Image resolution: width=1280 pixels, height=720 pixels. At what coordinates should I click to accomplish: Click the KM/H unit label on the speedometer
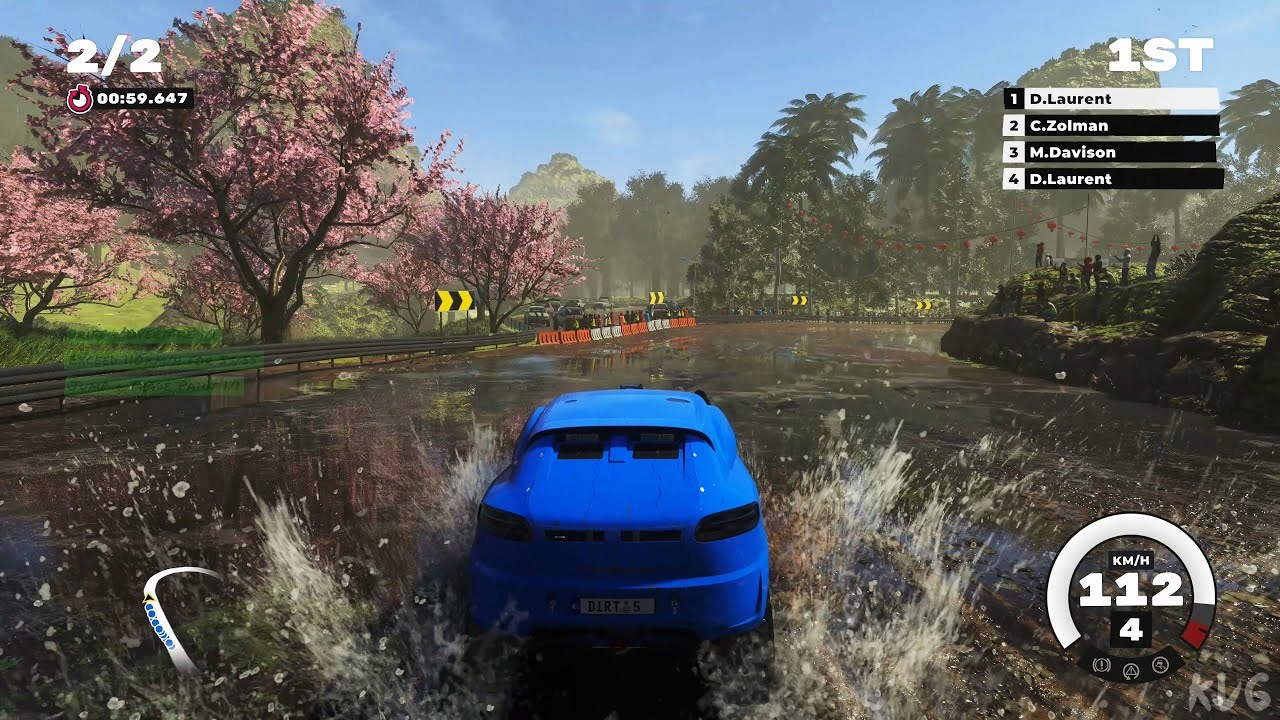[x=1131, y=559]
